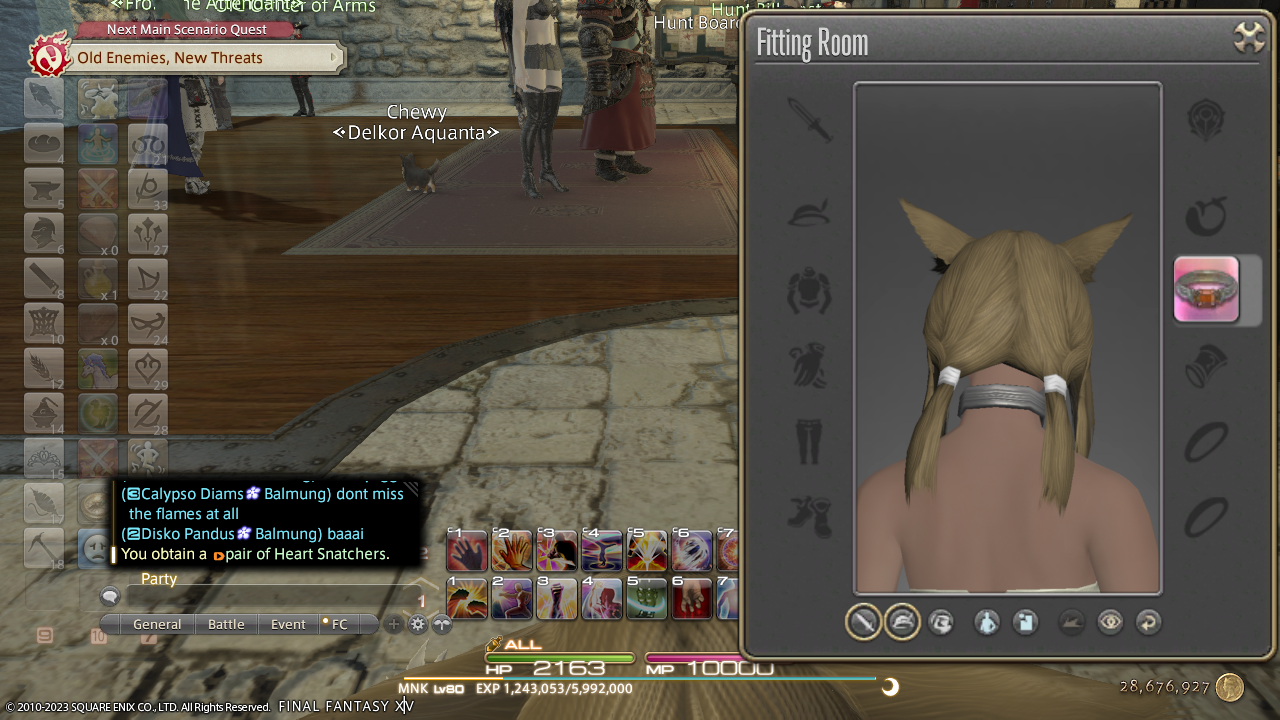Open chat log settings gear
This screenshot has height=720, width=1280.
(418, 624)
